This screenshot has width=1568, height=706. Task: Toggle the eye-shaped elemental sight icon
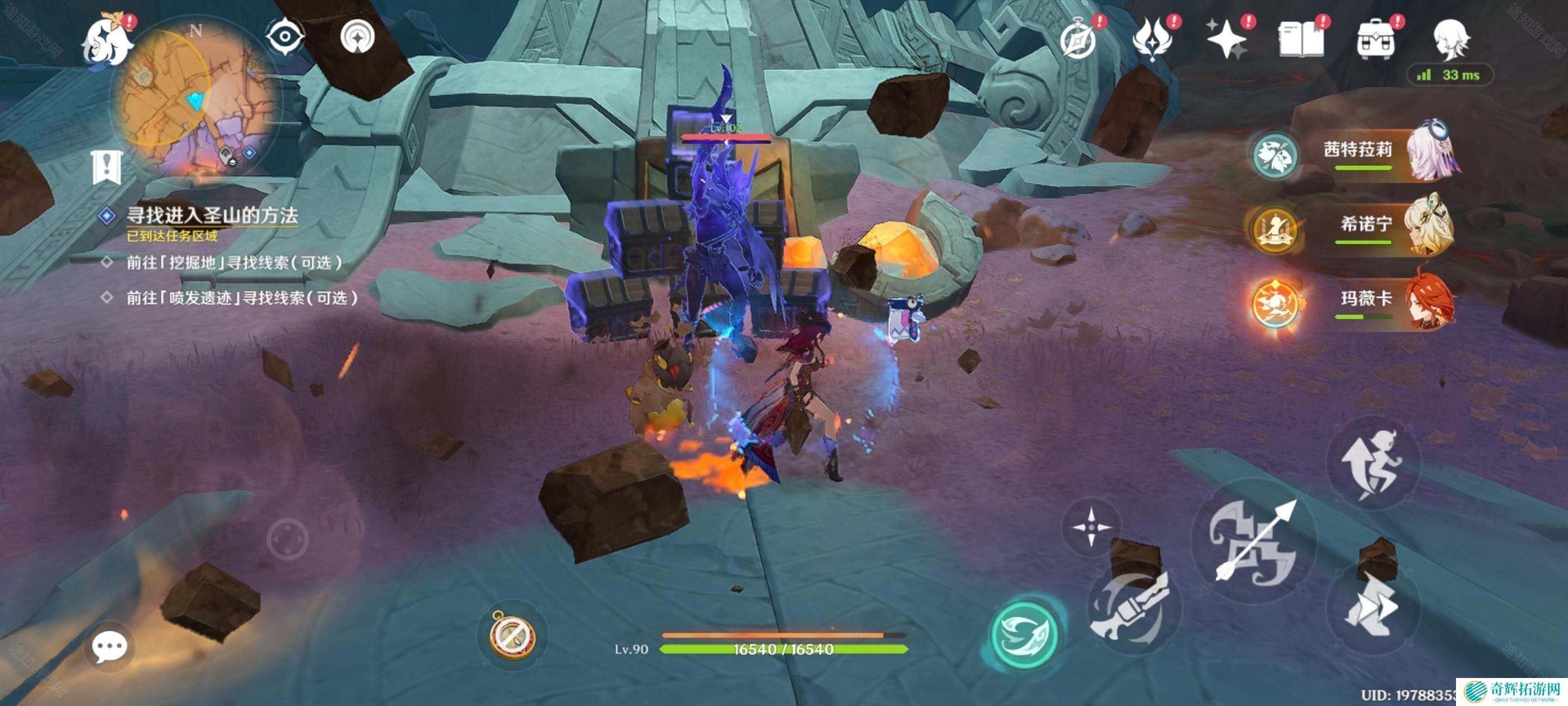(x=285, y=36)
